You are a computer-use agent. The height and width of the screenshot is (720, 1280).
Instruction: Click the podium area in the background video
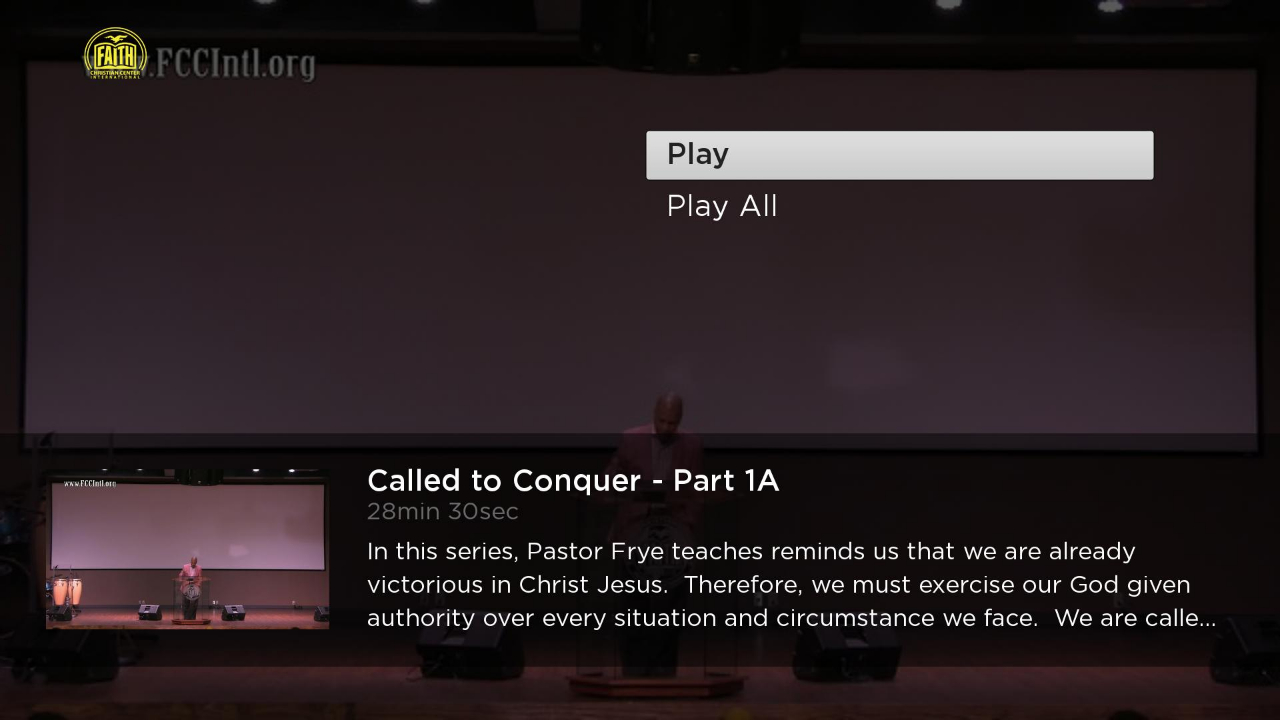(655, 680)
